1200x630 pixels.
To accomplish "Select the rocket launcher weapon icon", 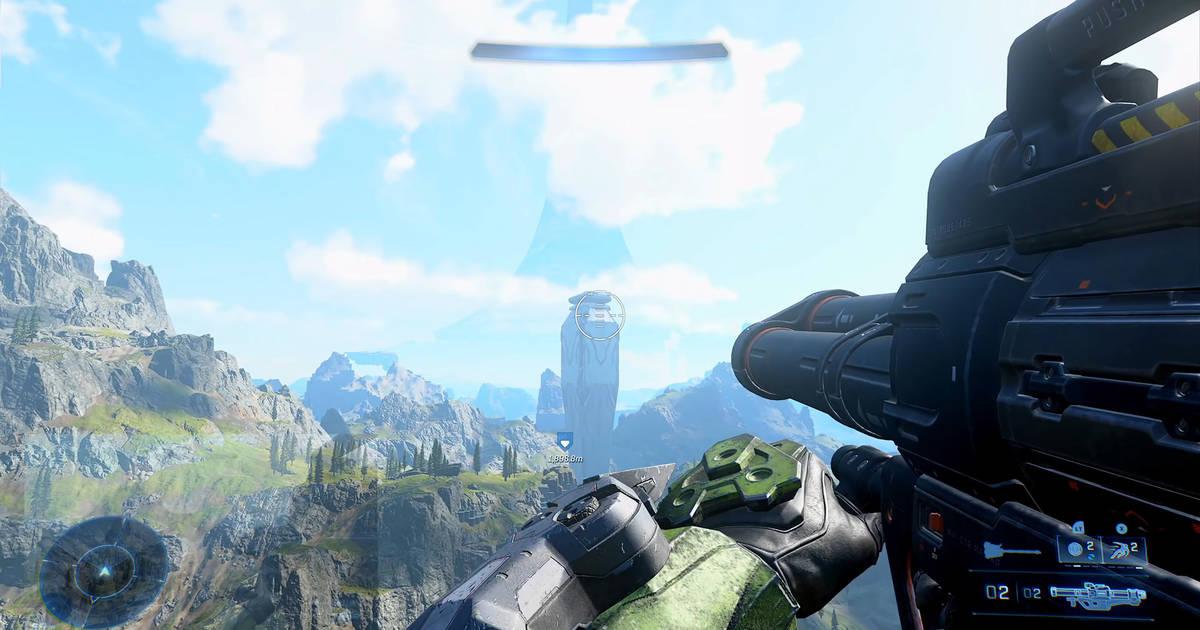I will [x=1098, y=595].
